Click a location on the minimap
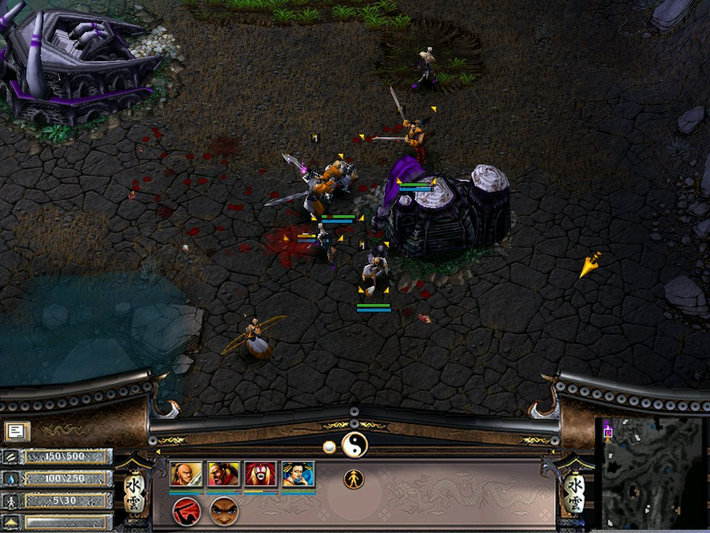Image resolution: width=710 pixels, height=533 pixels. coord(651,470)
